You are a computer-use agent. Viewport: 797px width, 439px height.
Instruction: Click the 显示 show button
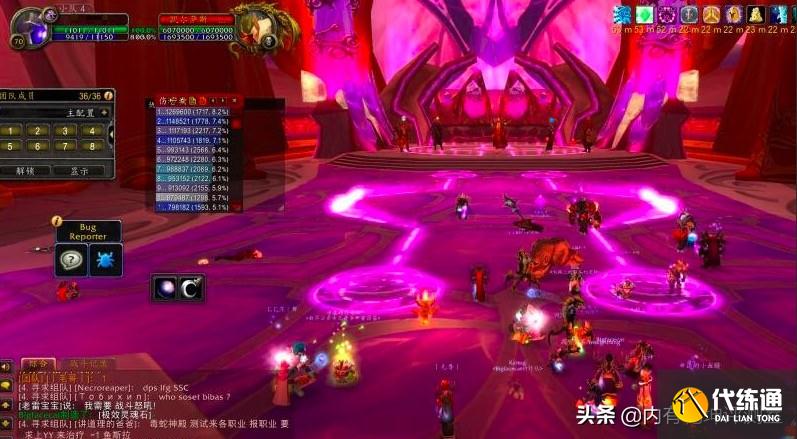click(79, 171)
